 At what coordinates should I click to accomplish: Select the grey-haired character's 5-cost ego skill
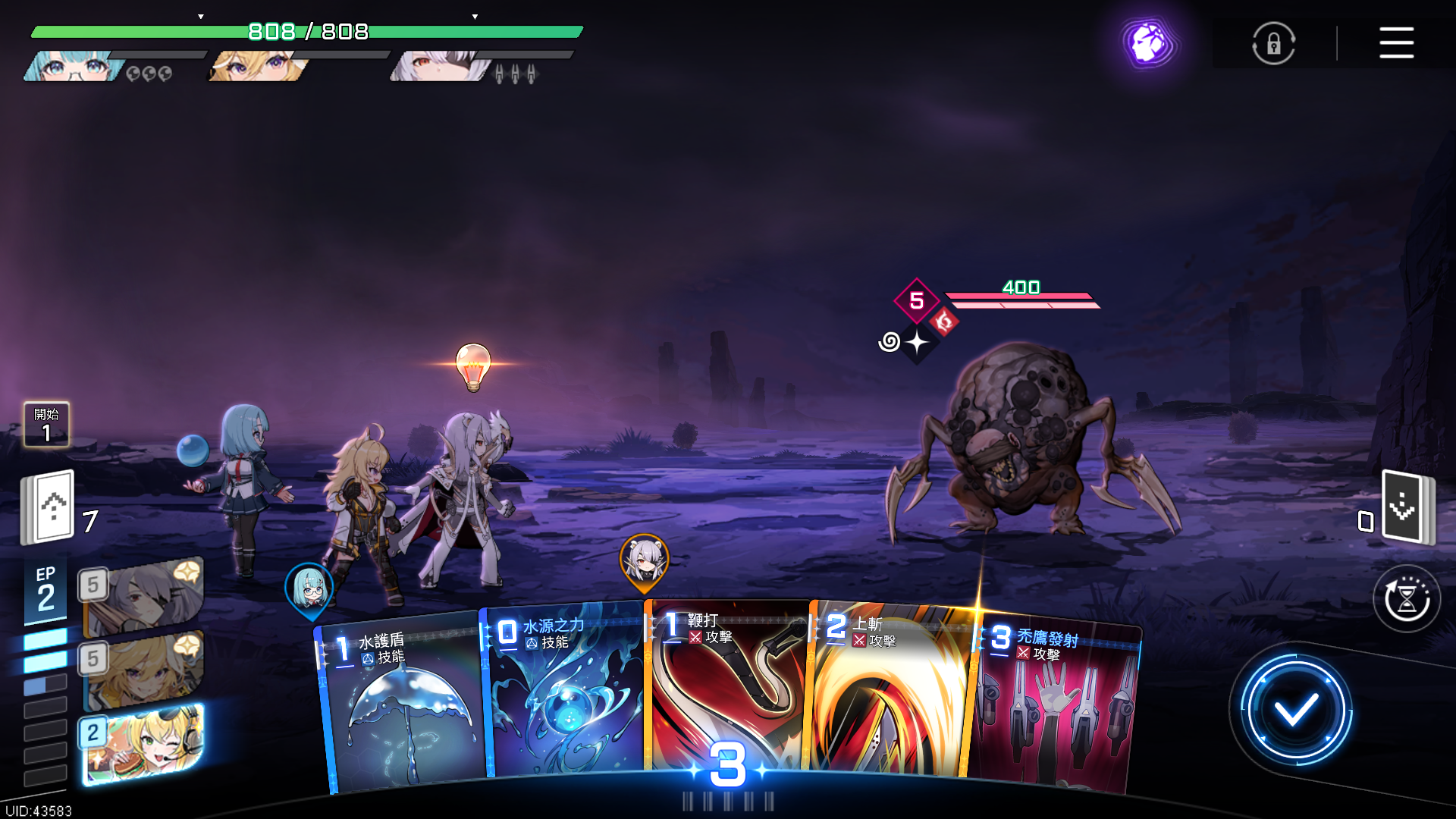143,597
